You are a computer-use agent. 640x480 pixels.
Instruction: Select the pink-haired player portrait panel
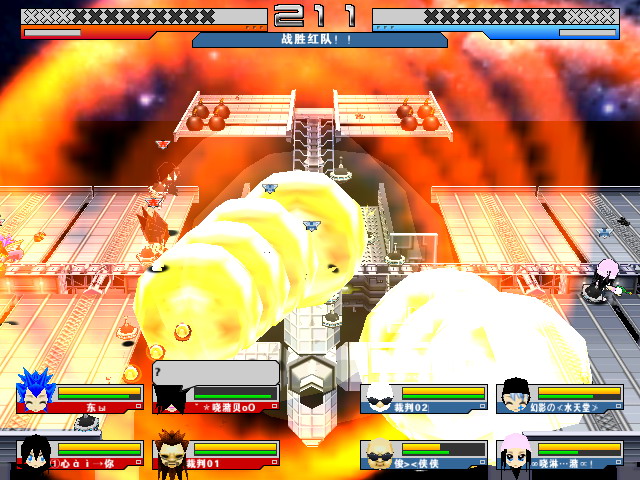(x=558, y=454)
